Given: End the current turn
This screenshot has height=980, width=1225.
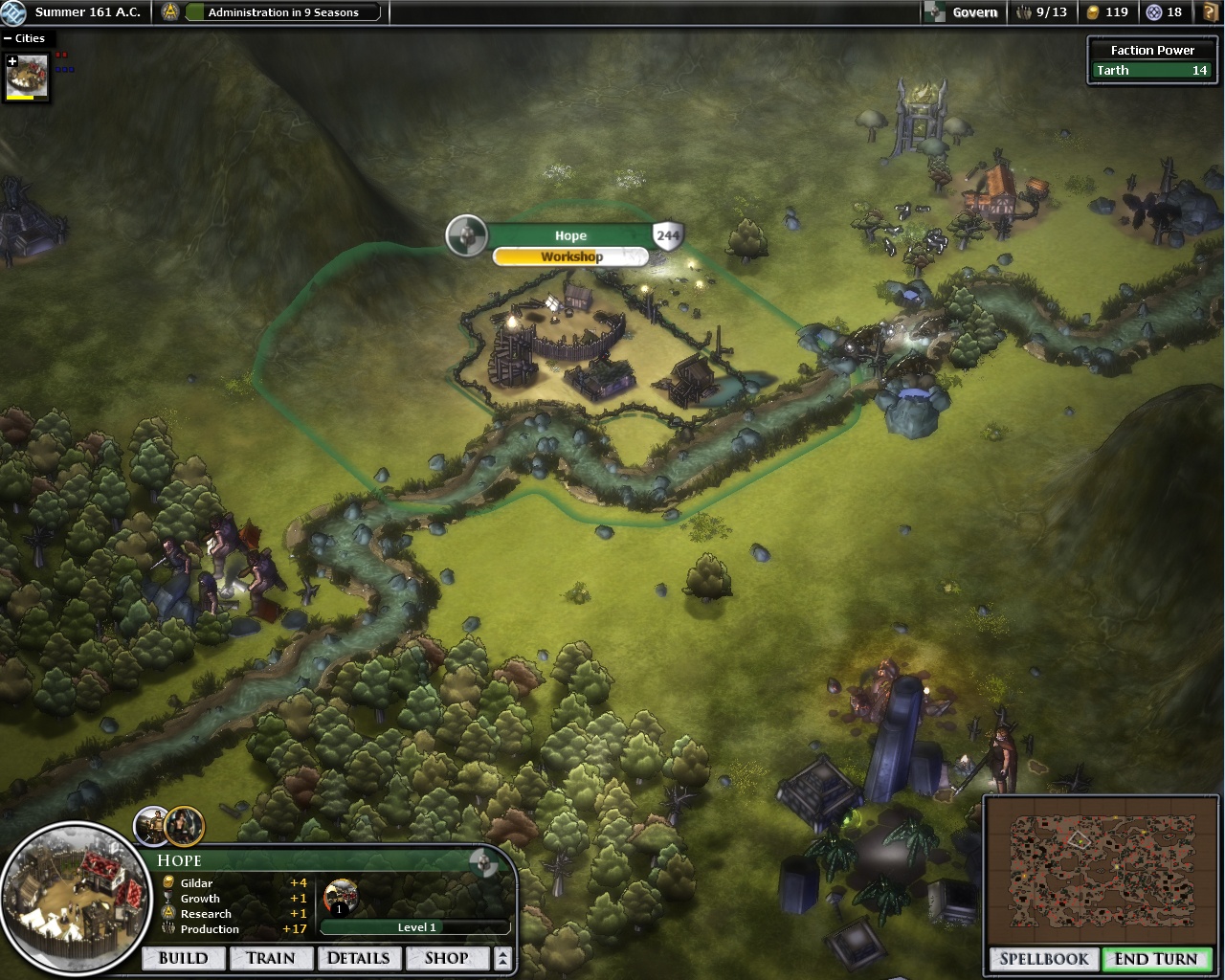Looking at the screenshot, I should pos(1155,959).
